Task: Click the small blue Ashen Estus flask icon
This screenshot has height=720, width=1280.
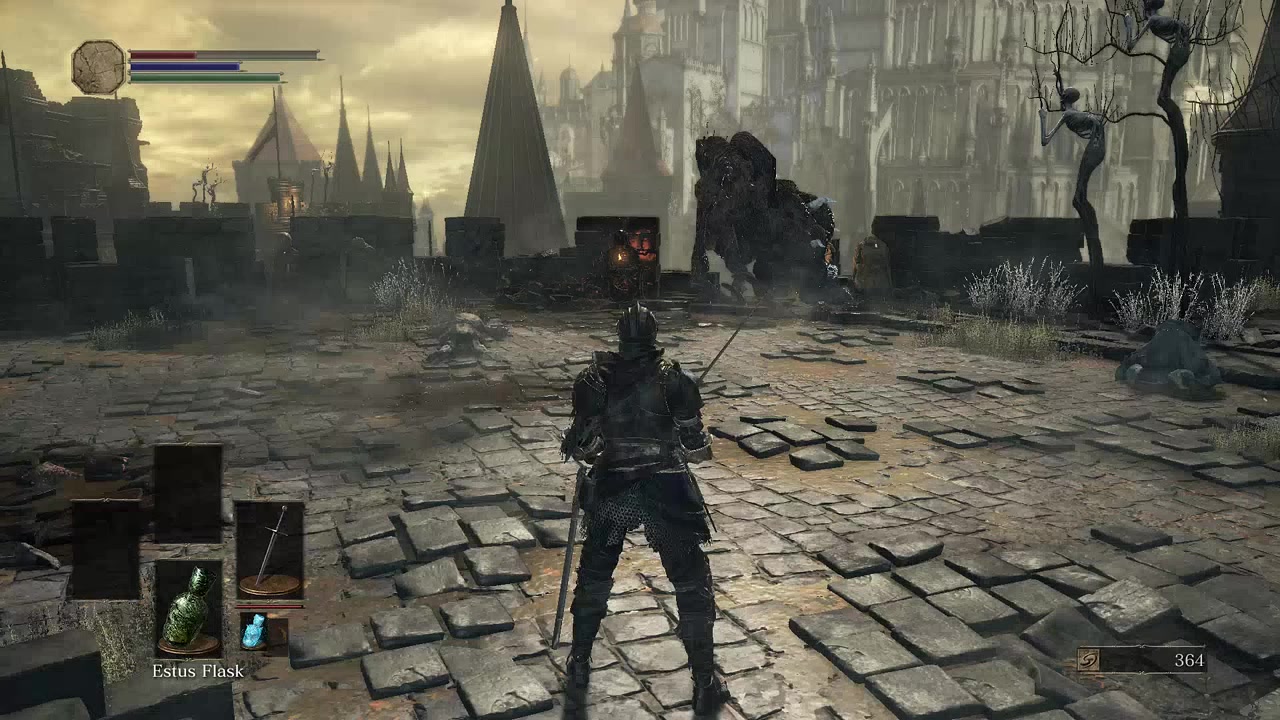Action: pyautogui.click(x=254, y=632)
